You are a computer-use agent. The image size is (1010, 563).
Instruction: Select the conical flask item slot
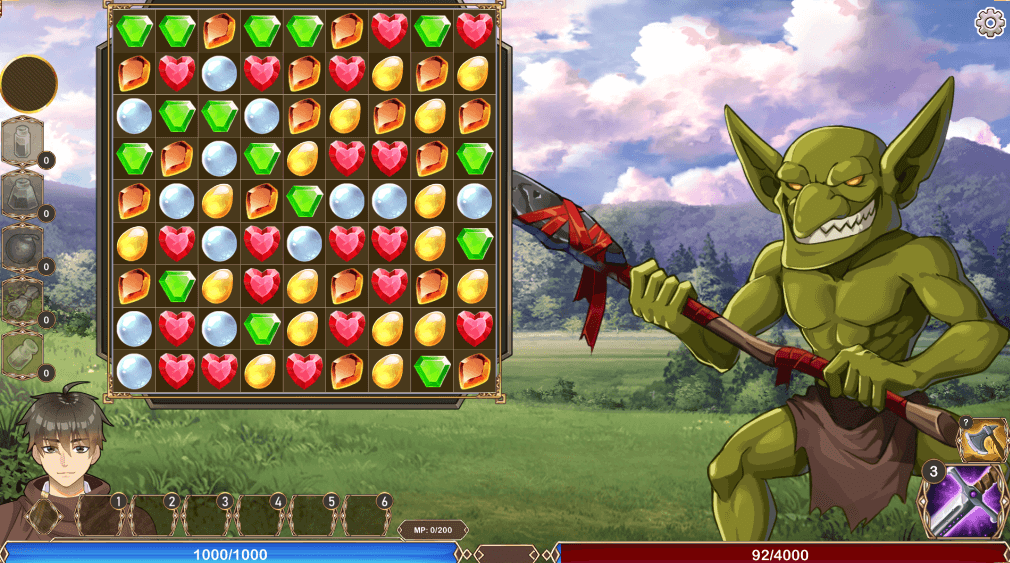(22, 193)
